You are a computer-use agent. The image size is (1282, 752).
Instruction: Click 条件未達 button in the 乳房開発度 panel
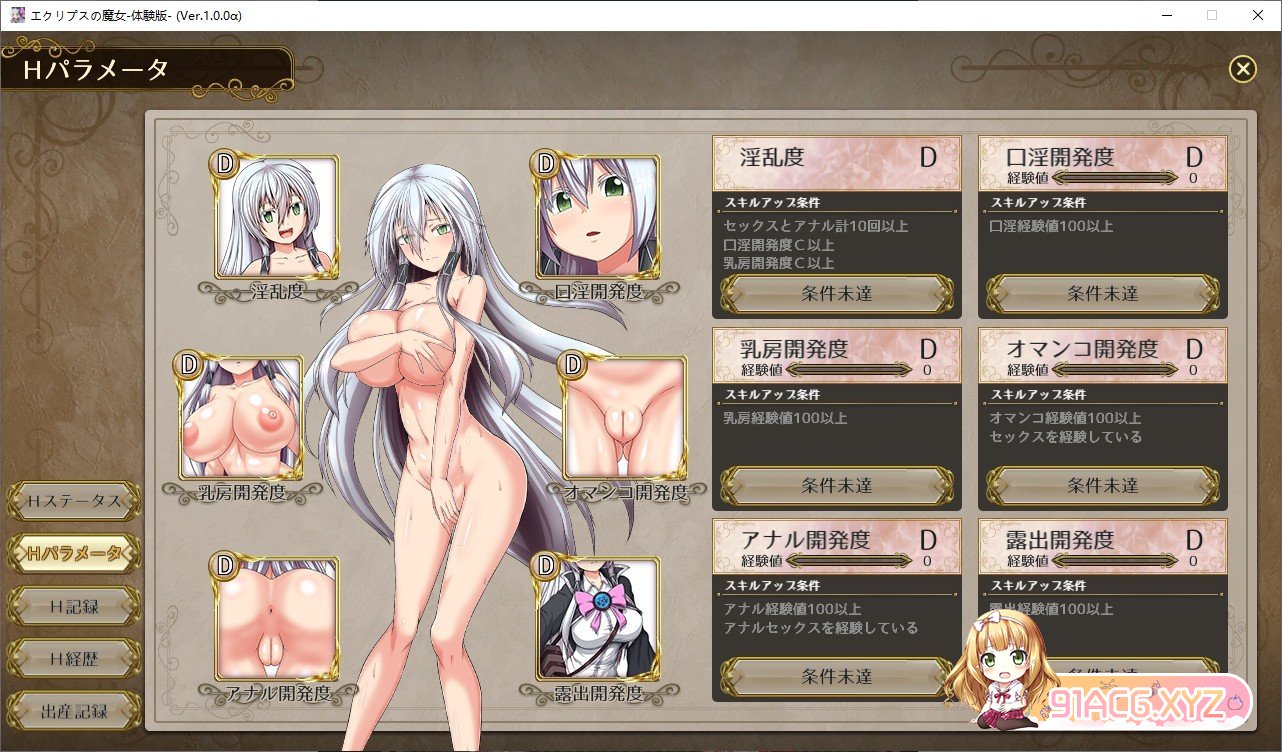[837, 486]
